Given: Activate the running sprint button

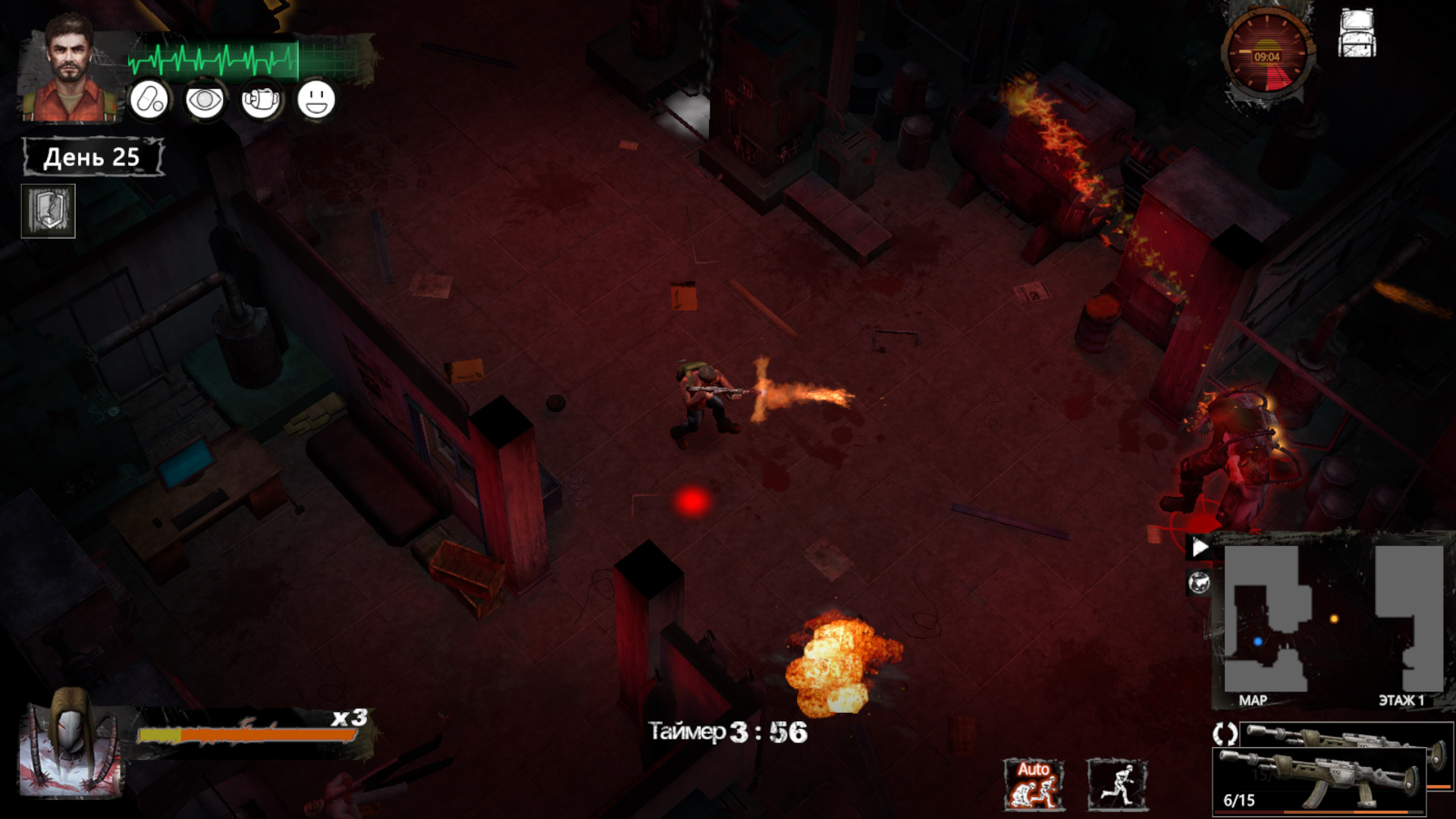Looking at the screenshot, I should tap(1117, 785).
